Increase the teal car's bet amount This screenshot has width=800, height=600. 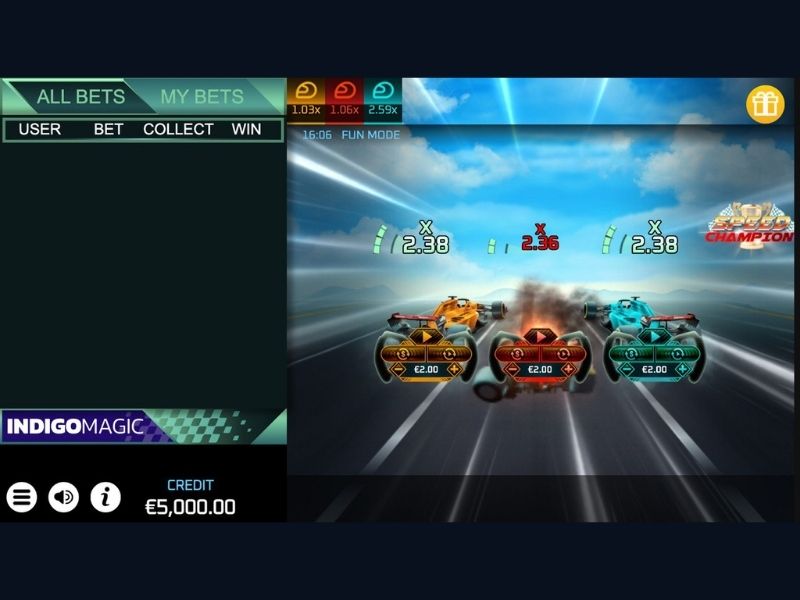[683, 369]
